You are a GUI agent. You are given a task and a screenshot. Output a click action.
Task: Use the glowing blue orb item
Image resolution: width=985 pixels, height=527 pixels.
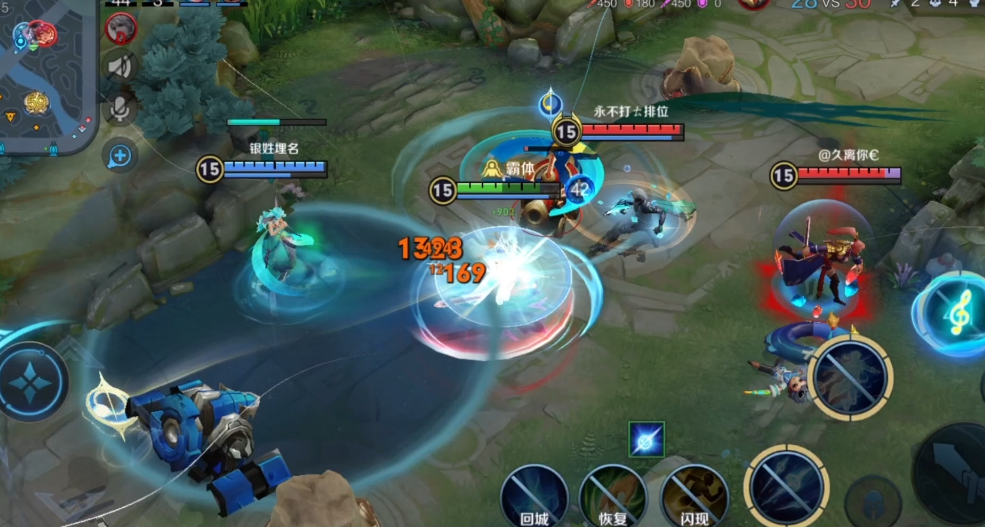point(646,438)
